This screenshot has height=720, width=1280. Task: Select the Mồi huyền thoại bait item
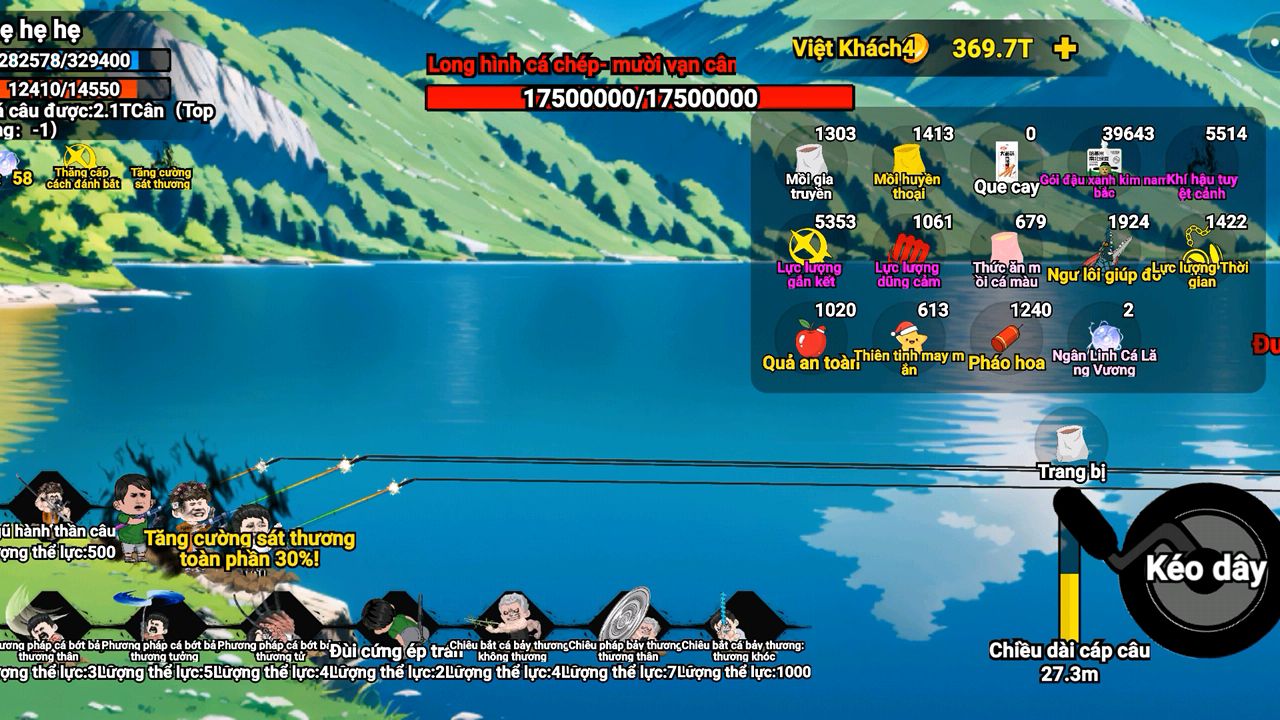pos(906,160)
